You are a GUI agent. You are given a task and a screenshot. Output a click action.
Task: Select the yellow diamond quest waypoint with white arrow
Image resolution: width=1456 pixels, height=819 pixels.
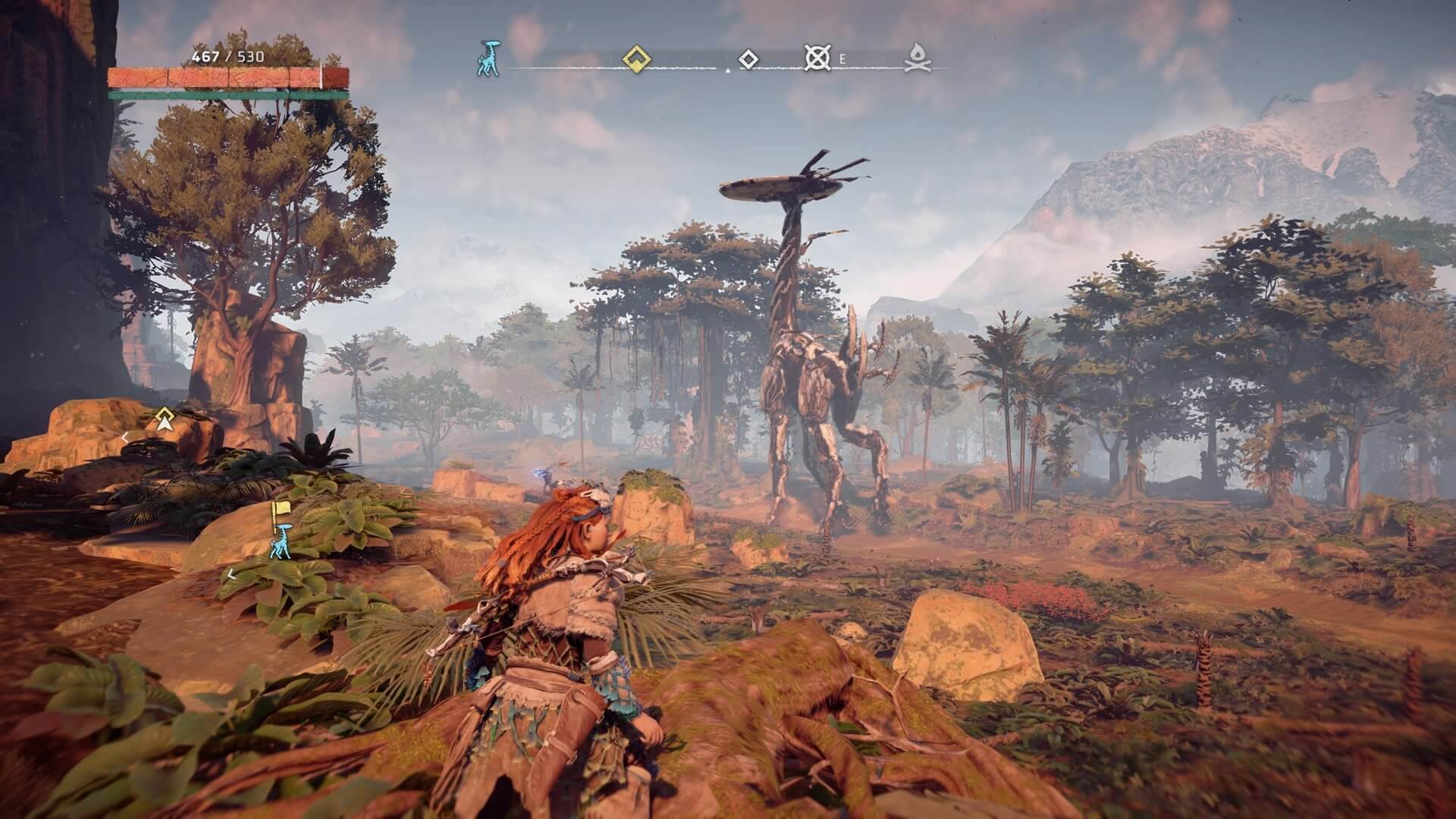point(163,420)
